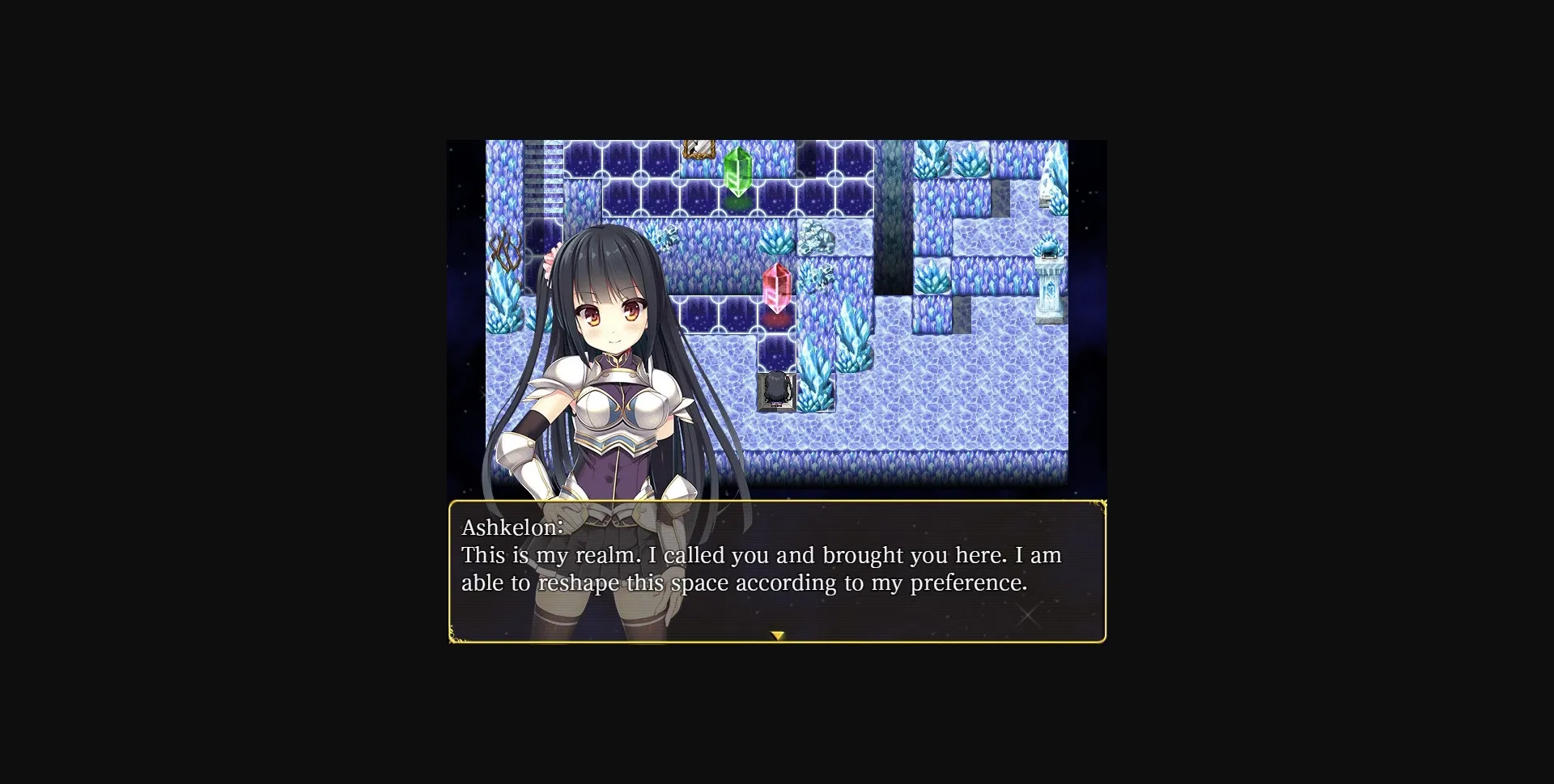Click the X sparkle in the dialogue box corner

pos(1028,615)
